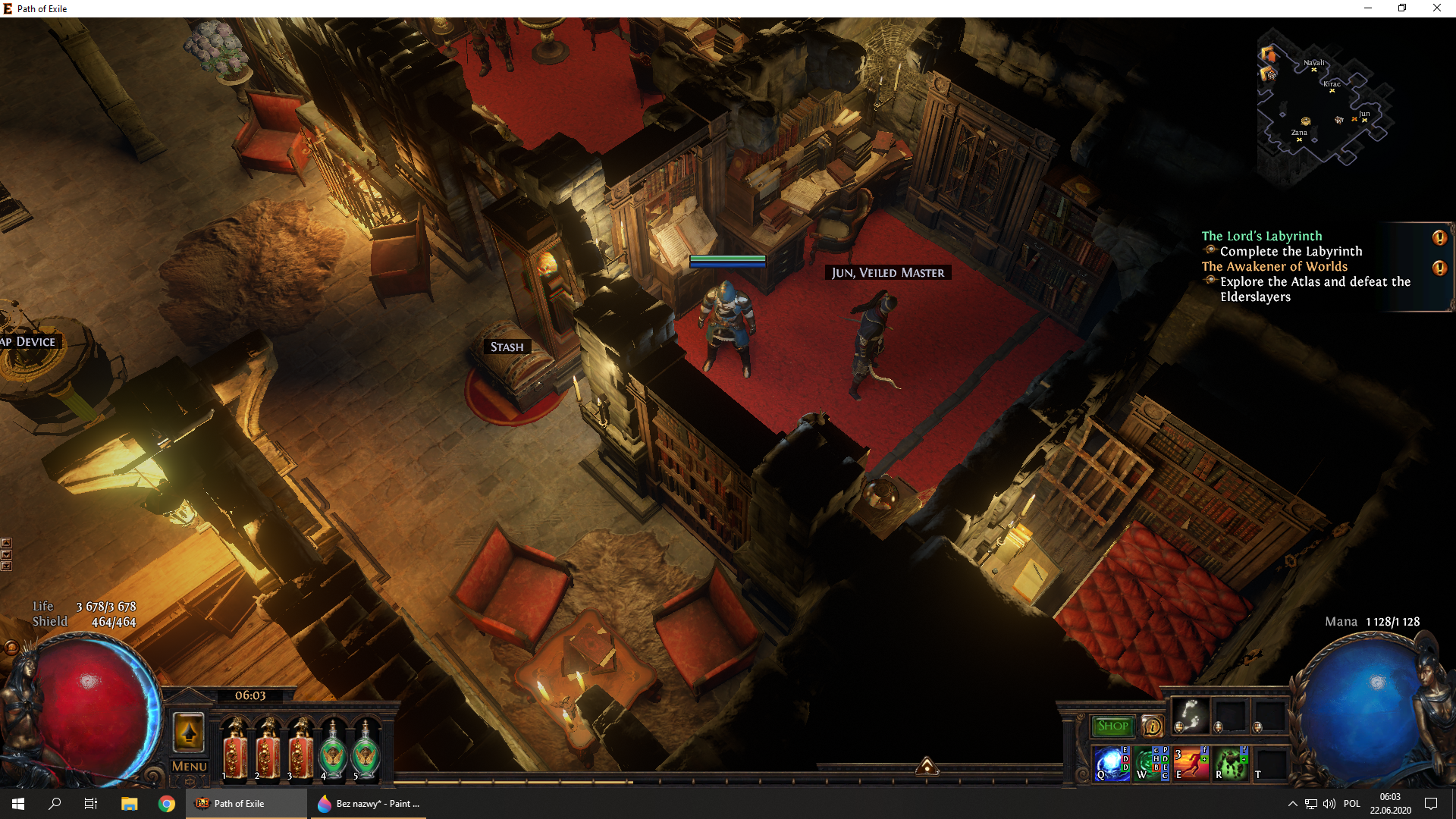Select the footprints move skill slot
The width and height of the screenshot is (1456, 819).
click(1191, 716)
